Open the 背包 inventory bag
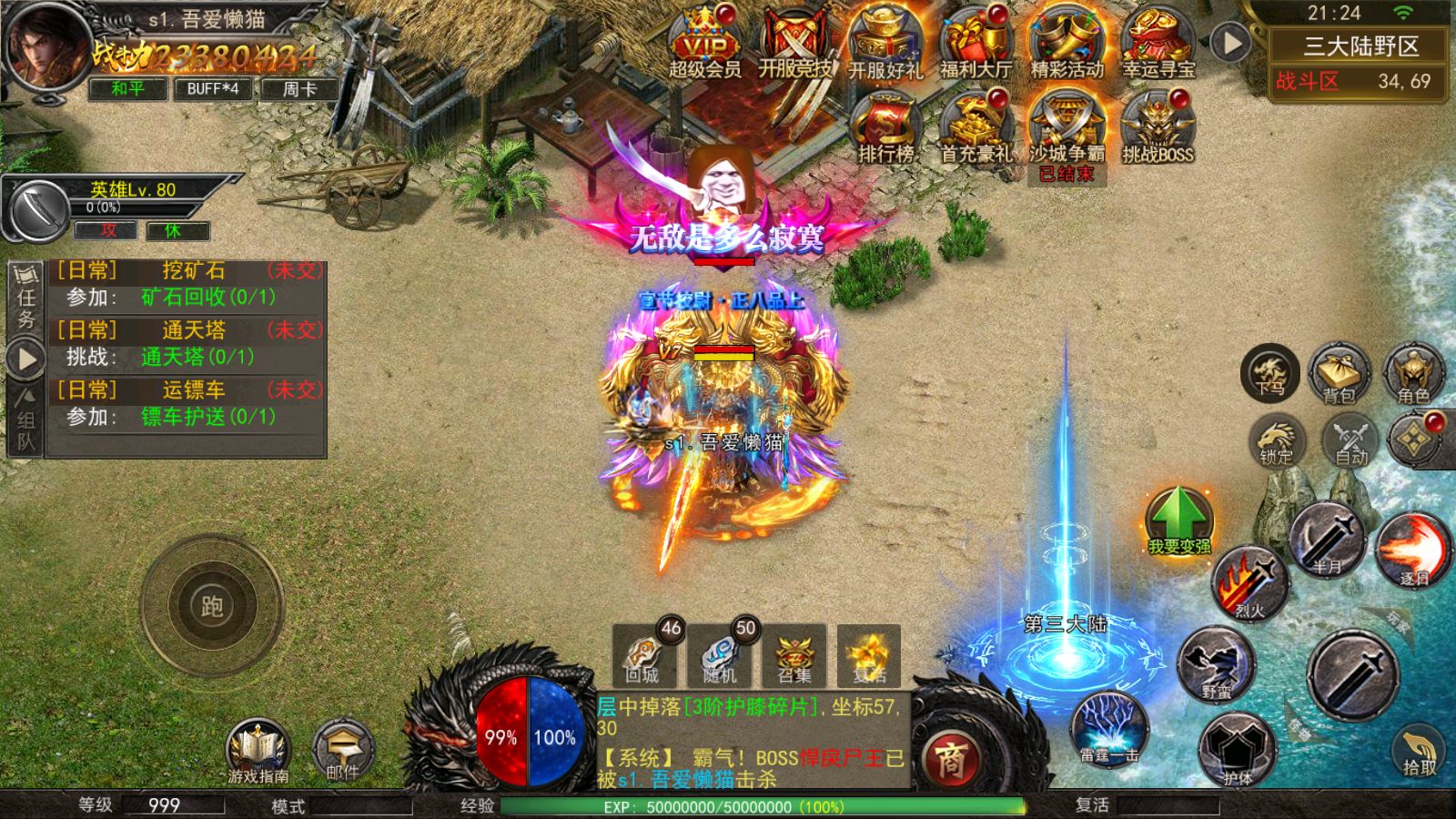 [x=1339, y=373]
